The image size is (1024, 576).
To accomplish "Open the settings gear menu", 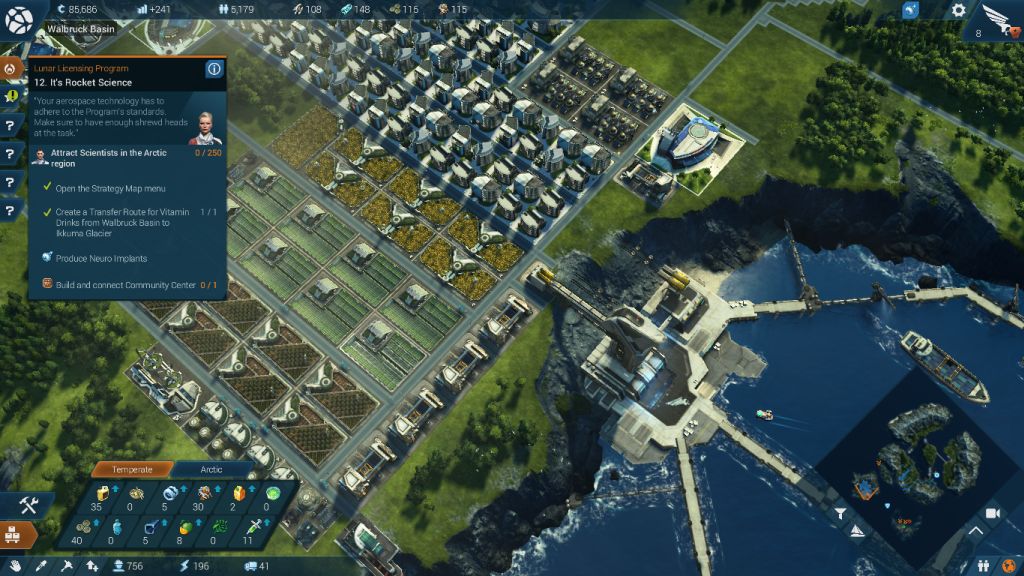I will [x=958, y=10].
